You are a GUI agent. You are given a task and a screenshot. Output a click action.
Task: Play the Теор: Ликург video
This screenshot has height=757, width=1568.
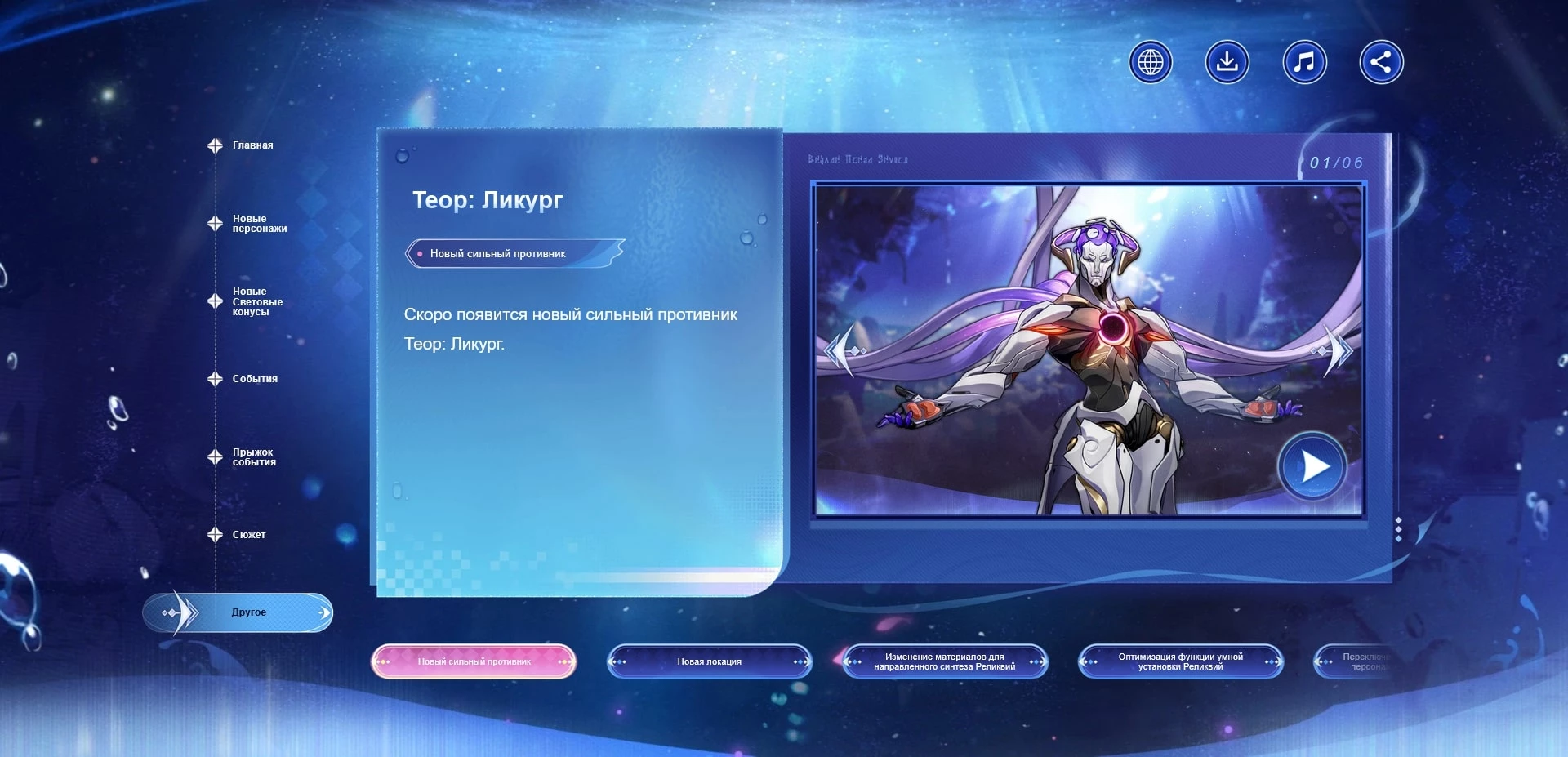coord(1312,467)
